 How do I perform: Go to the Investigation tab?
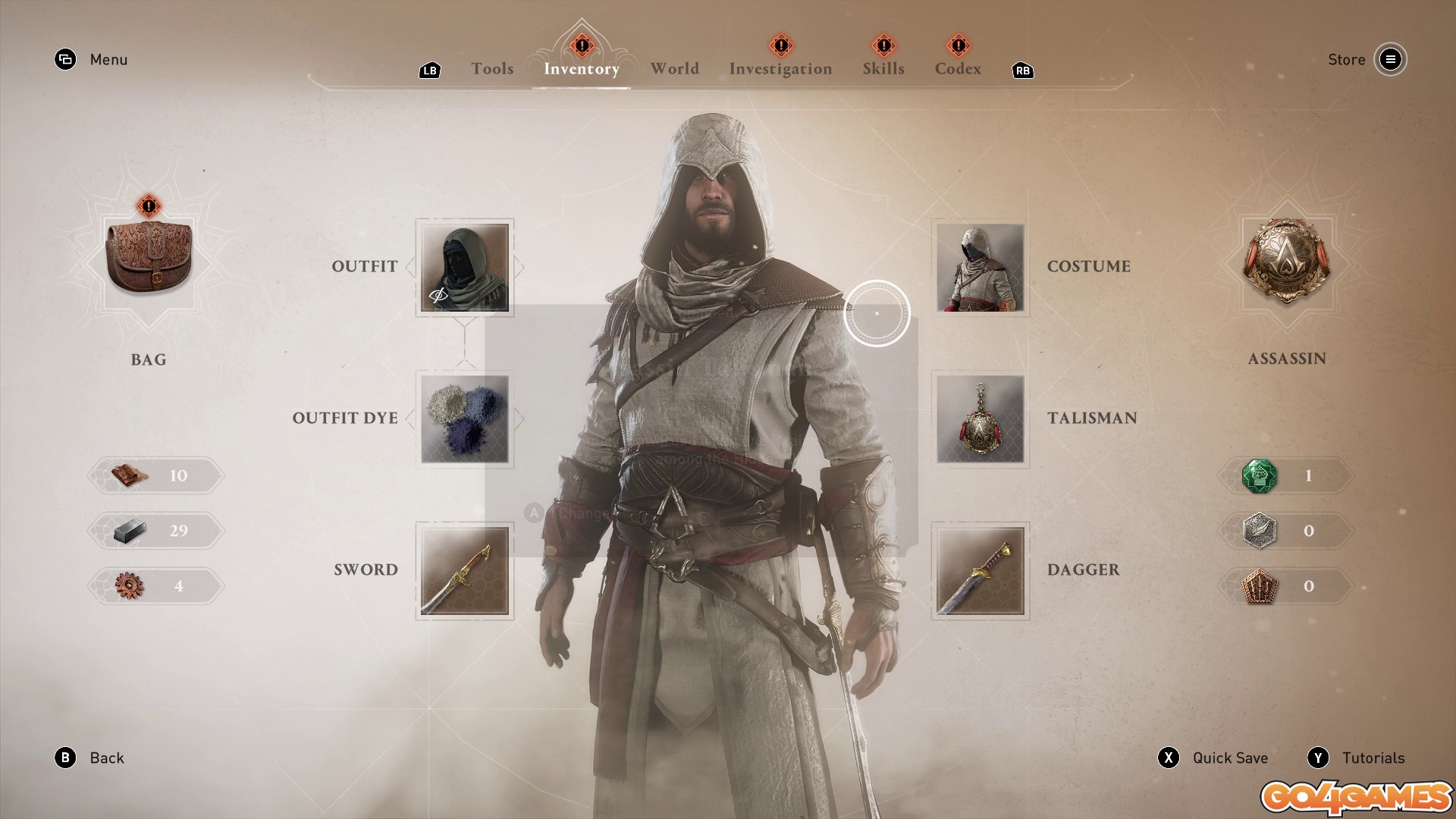(780, 69)
